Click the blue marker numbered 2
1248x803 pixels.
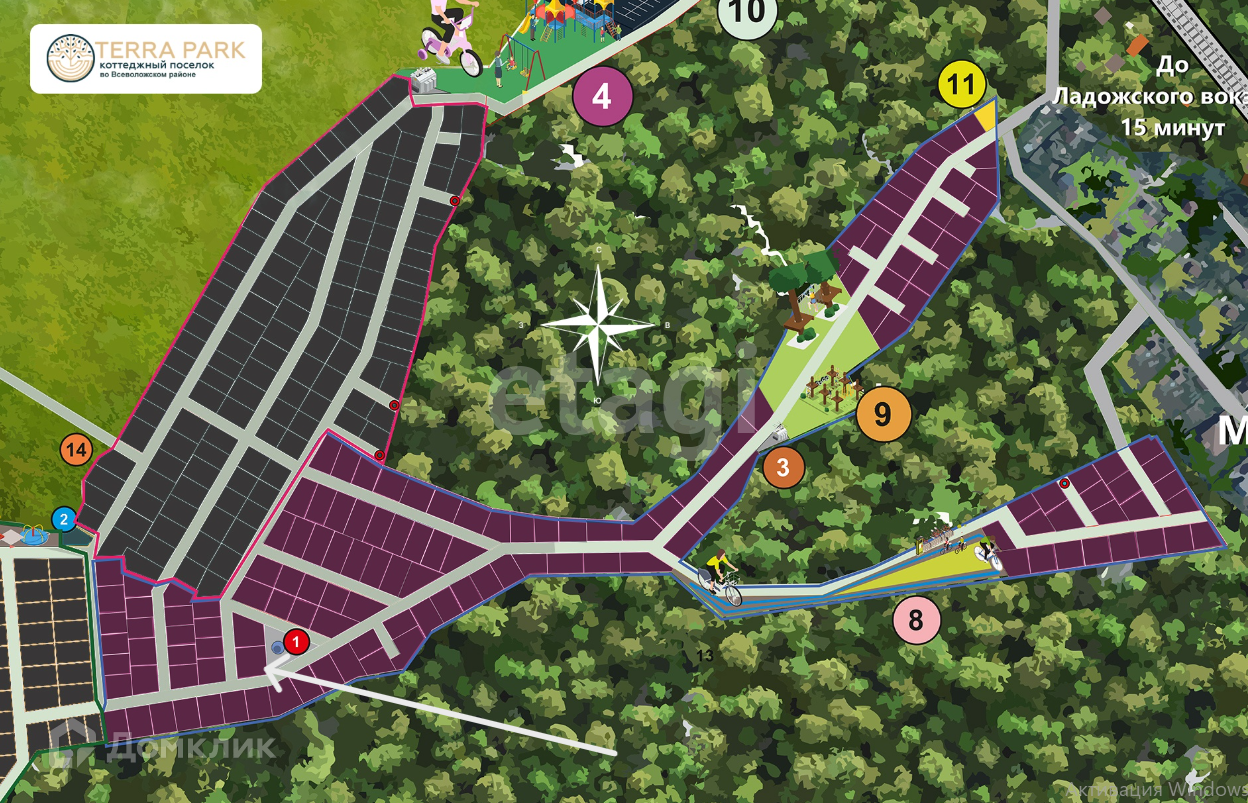point(64,519)
